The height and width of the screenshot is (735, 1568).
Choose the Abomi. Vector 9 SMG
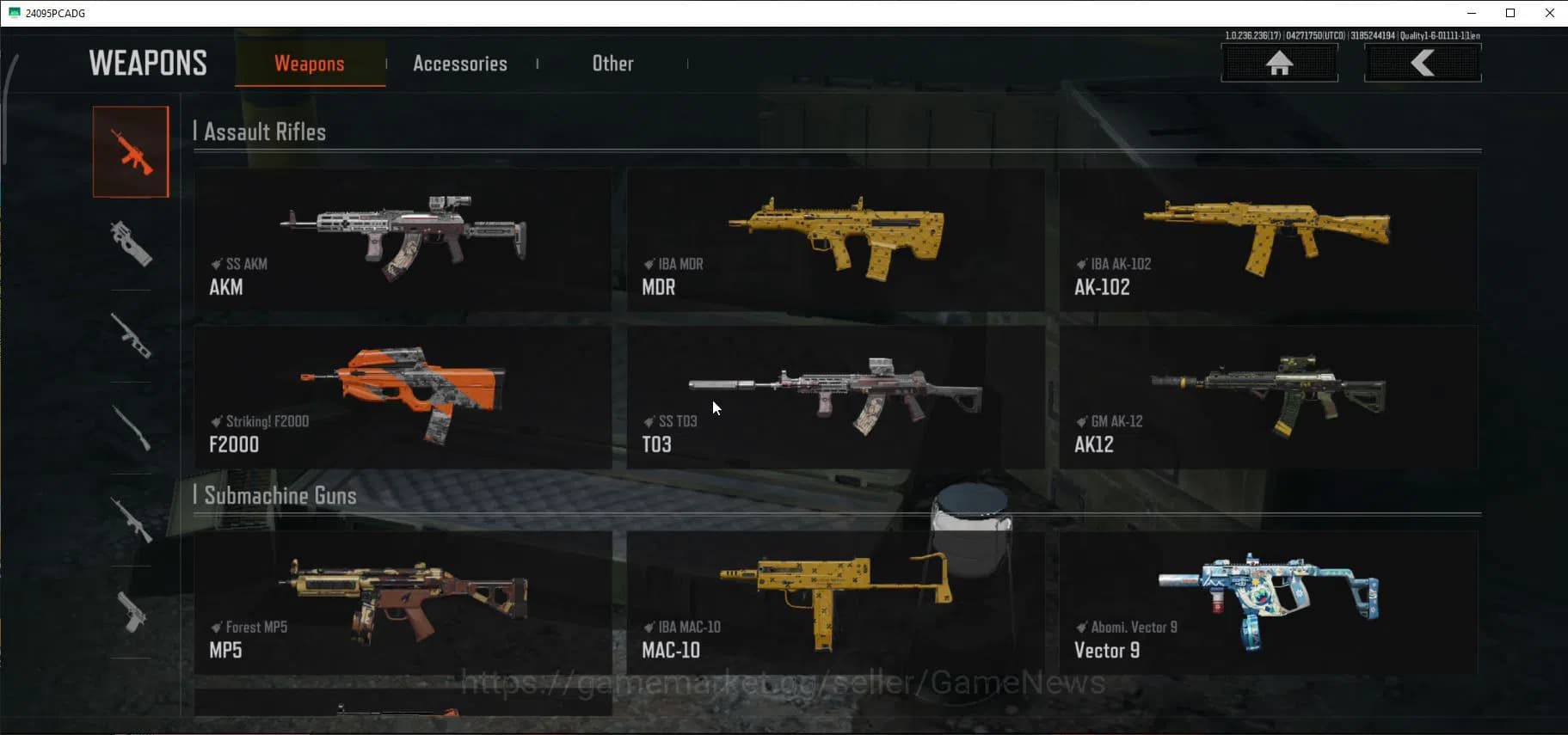click(1270, 602)
